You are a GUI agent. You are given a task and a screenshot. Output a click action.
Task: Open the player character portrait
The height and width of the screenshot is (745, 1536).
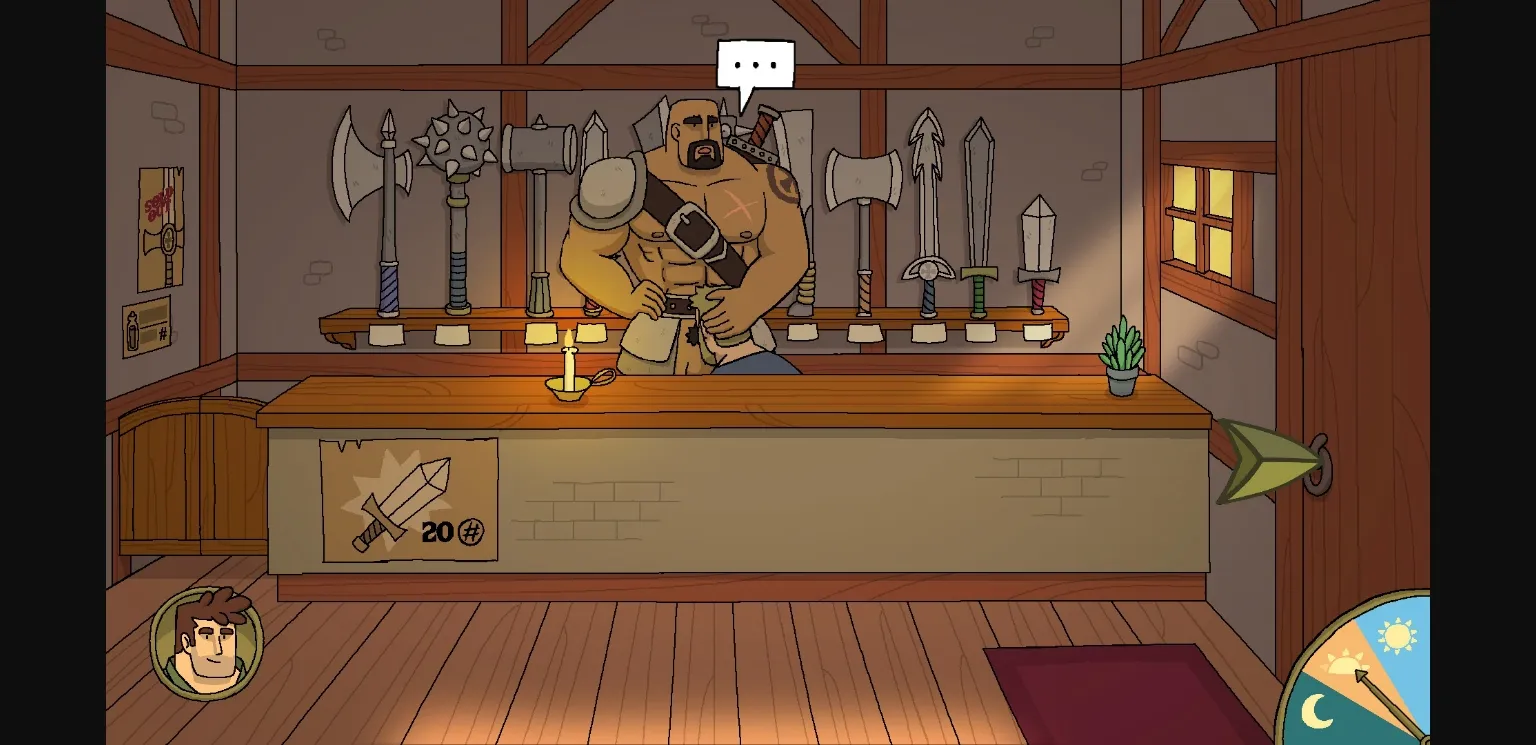tap(205, 645)
